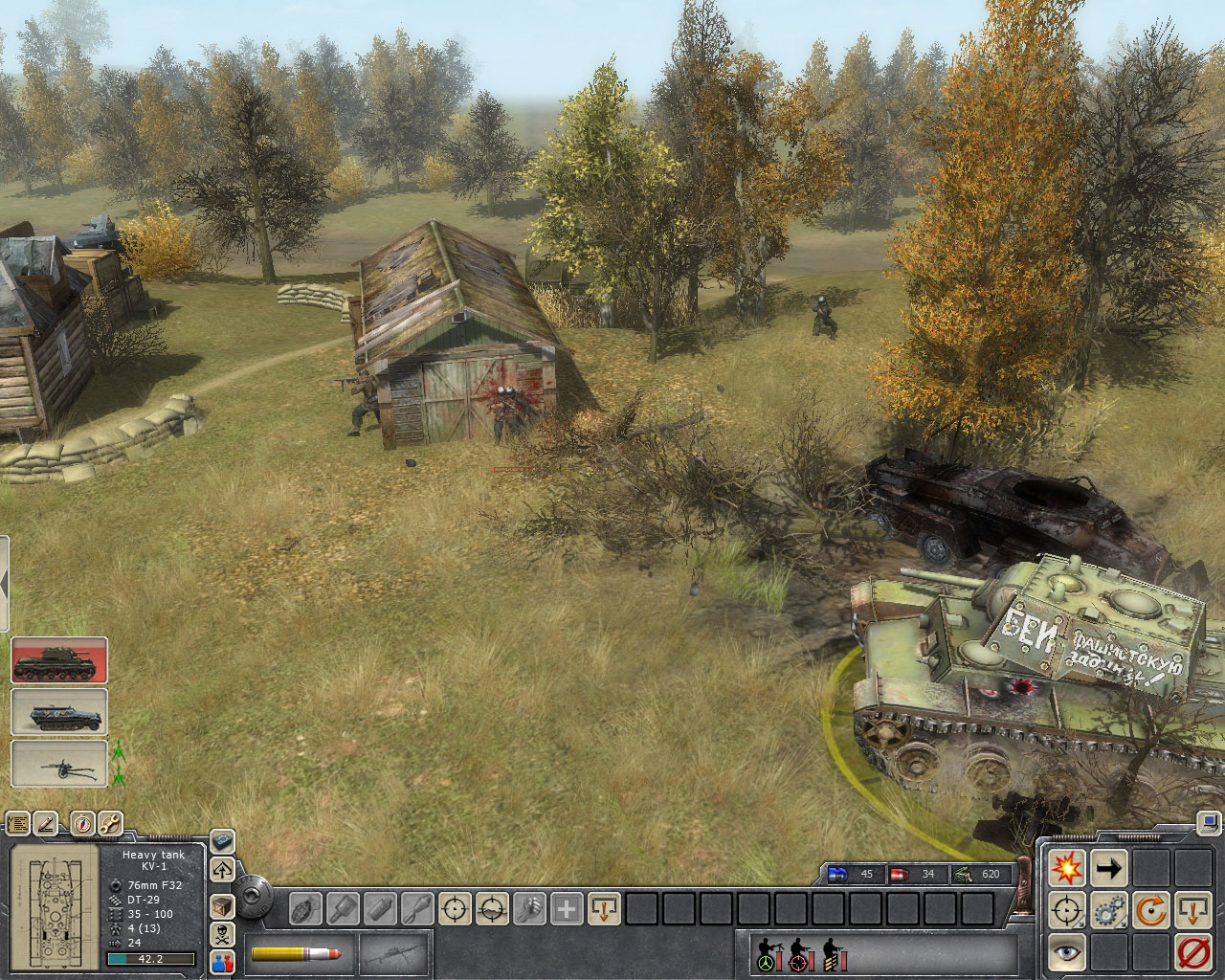The image size is (1225, 980).
Task: Activate the crosshair aim ability in hotbar
Action: coord(455,907)
